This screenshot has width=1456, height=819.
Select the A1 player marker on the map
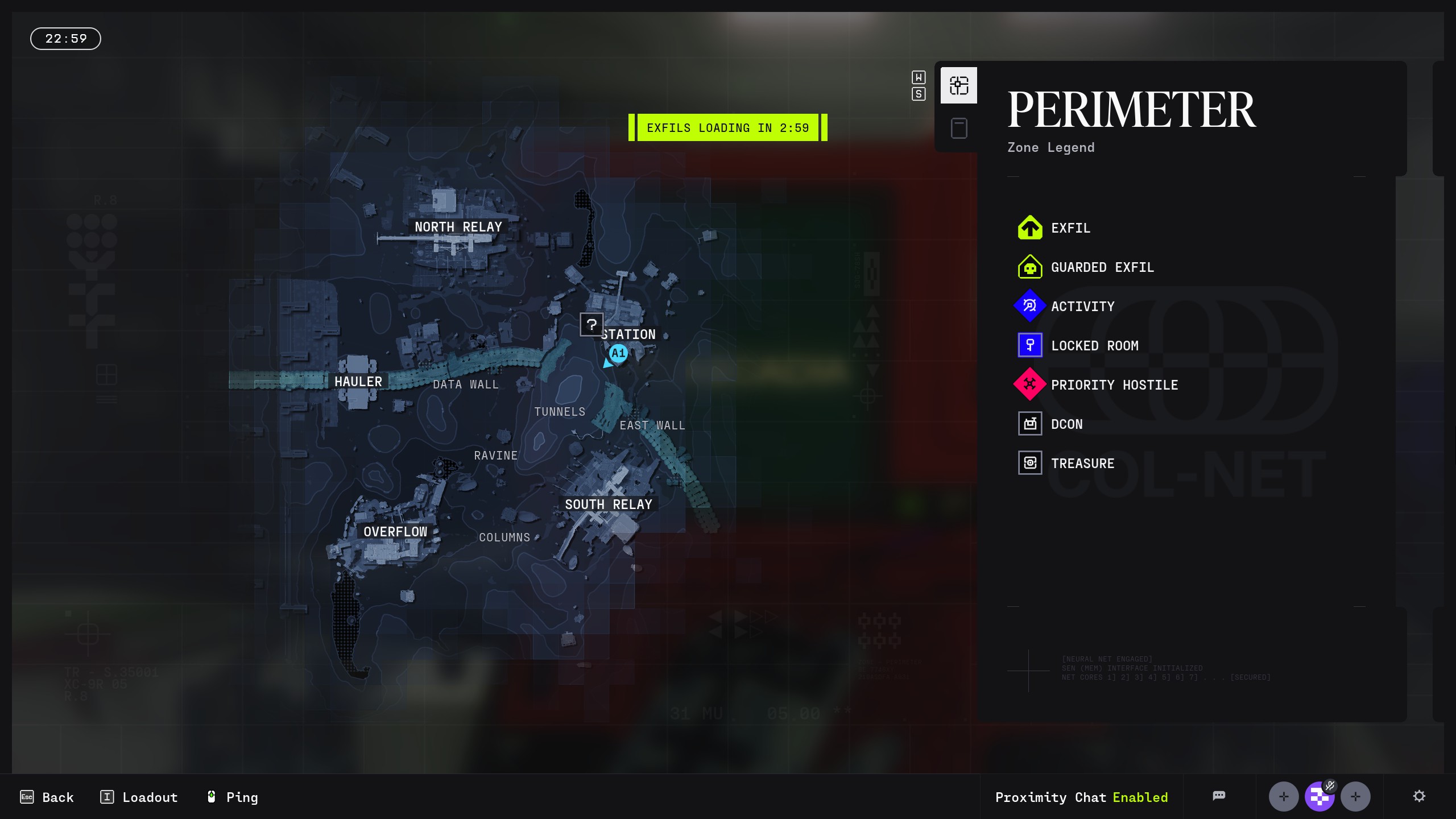[618, 353]
